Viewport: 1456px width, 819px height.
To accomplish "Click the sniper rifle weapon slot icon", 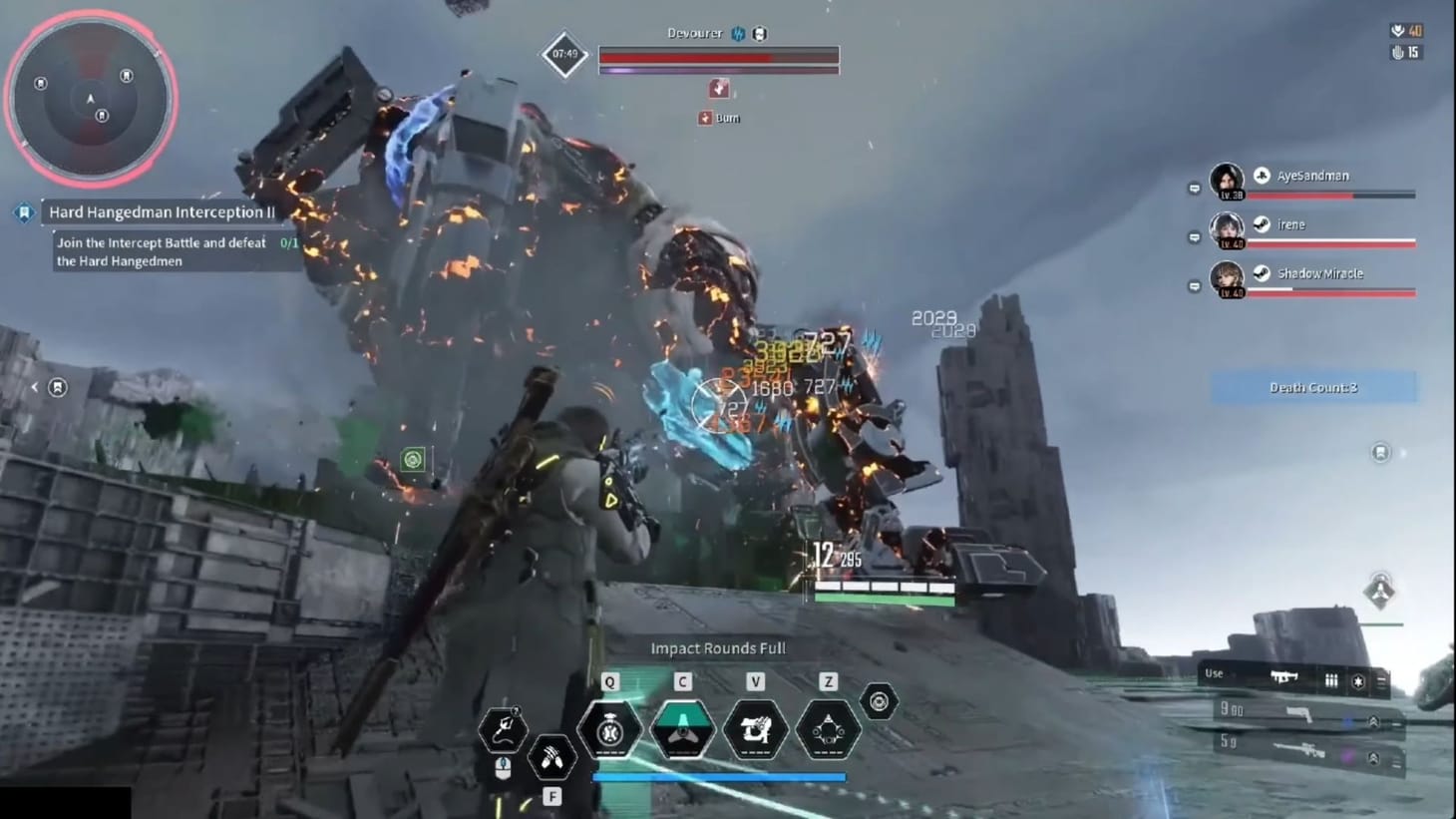I will click(1298, 748).
